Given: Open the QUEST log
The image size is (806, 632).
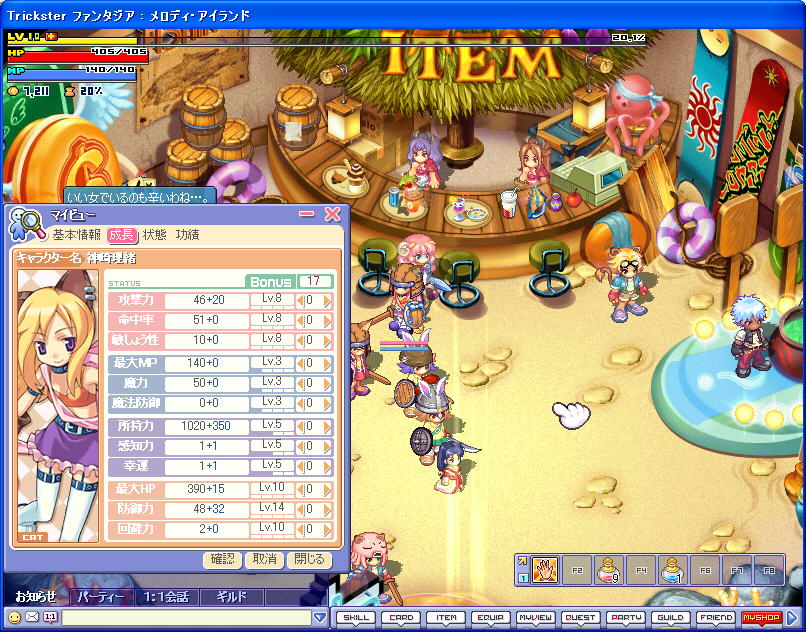Looking at the screenshot, I should pyautogui.click(x=580, y=618).
